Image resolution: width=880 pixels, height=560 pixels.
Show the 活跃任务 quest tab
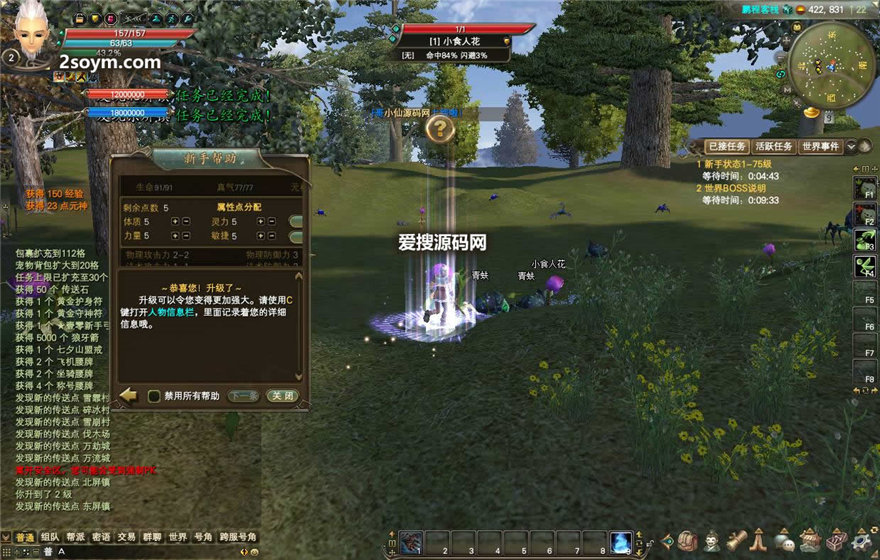[x=772, y=147]
